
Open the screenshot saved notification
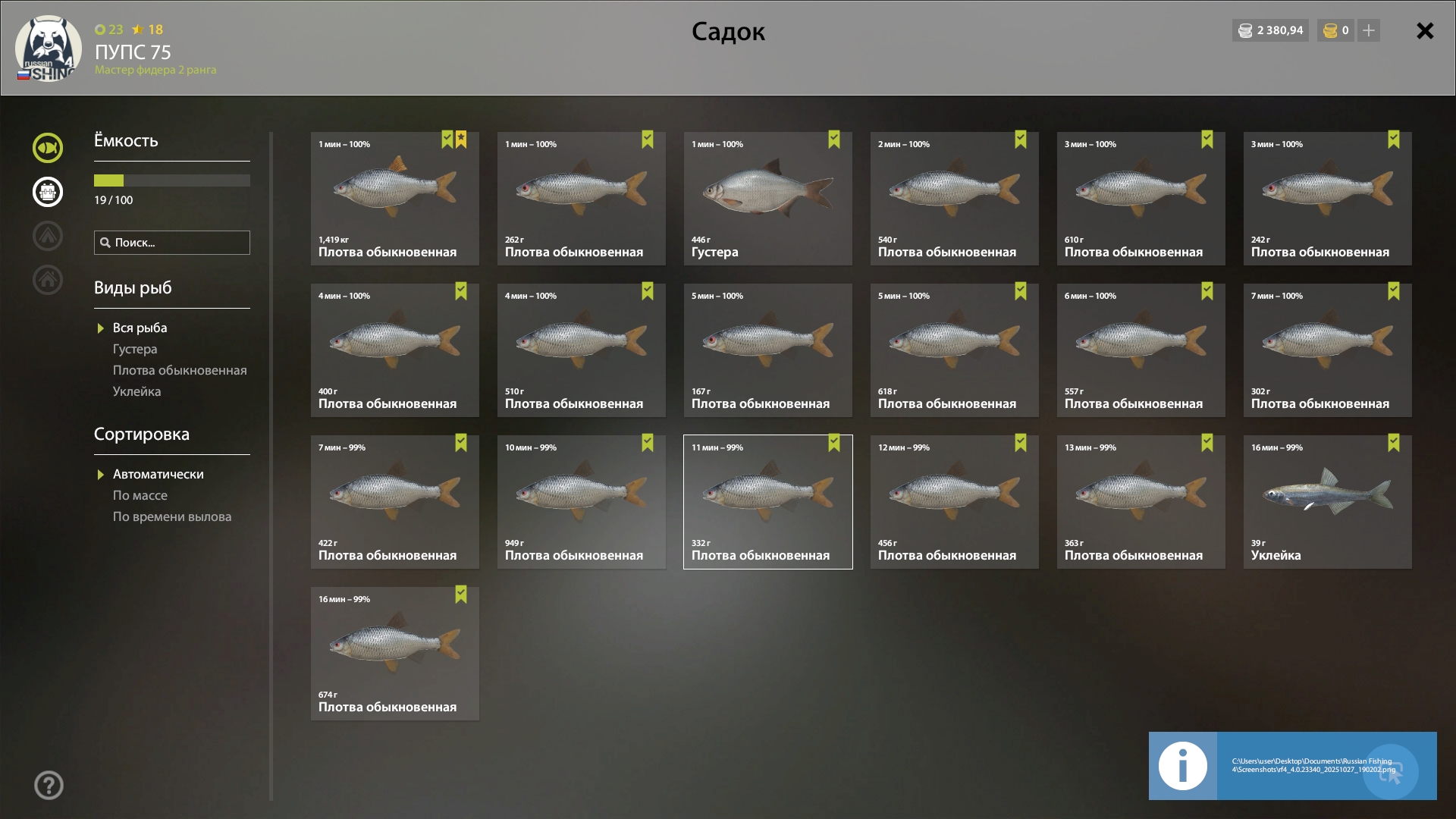(1292, 766)
